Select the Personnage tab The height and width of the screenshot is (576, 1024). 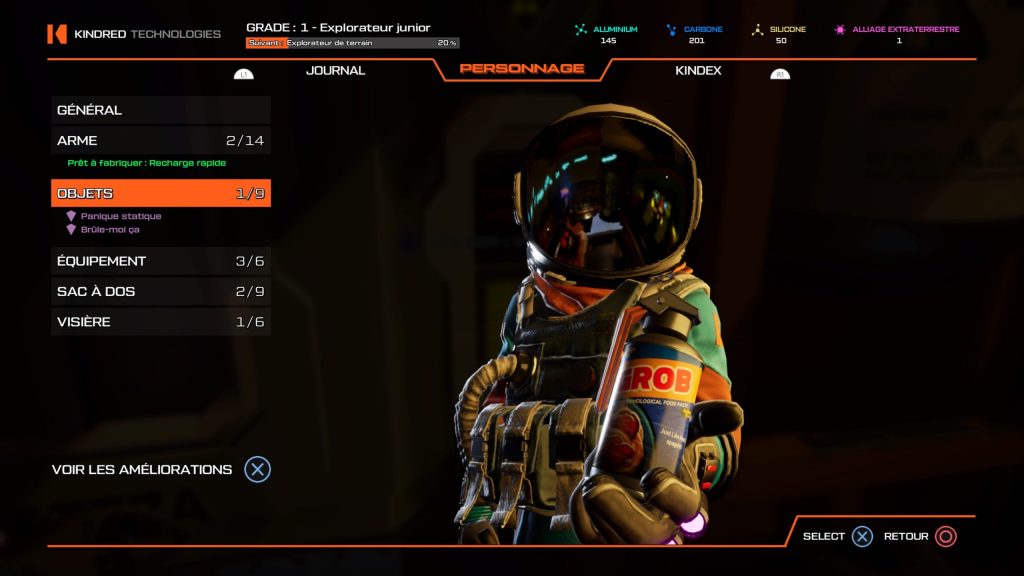click(521, 69)
